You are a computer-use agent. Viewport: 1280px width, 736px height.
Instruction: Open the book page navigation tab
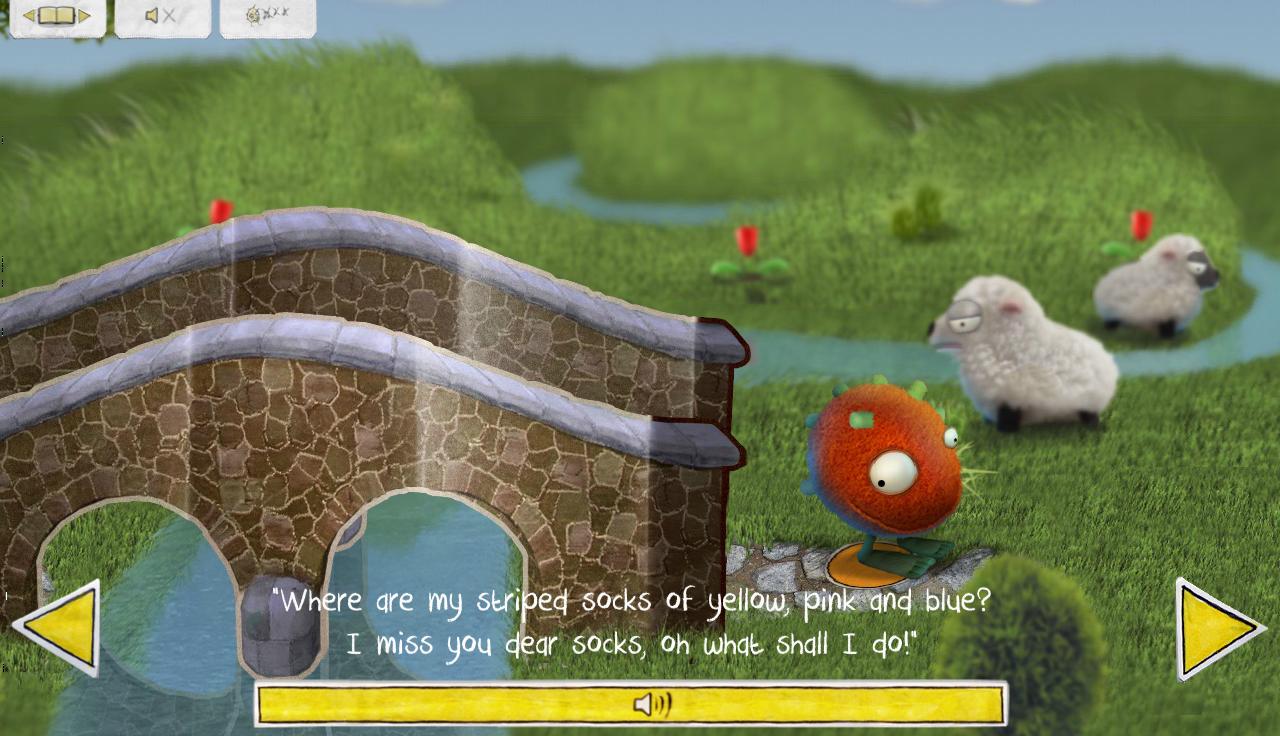click(x=57, y=17)
